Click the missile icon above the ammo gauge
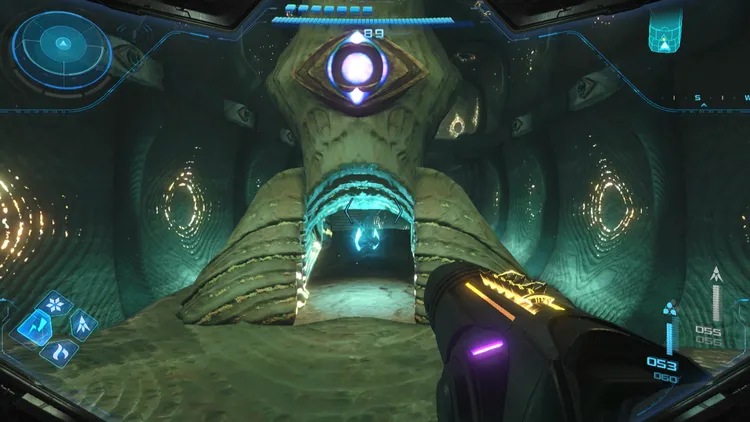The height and width of the screenshot is (422, 750). pyautogui.click(x=715, y=274)
